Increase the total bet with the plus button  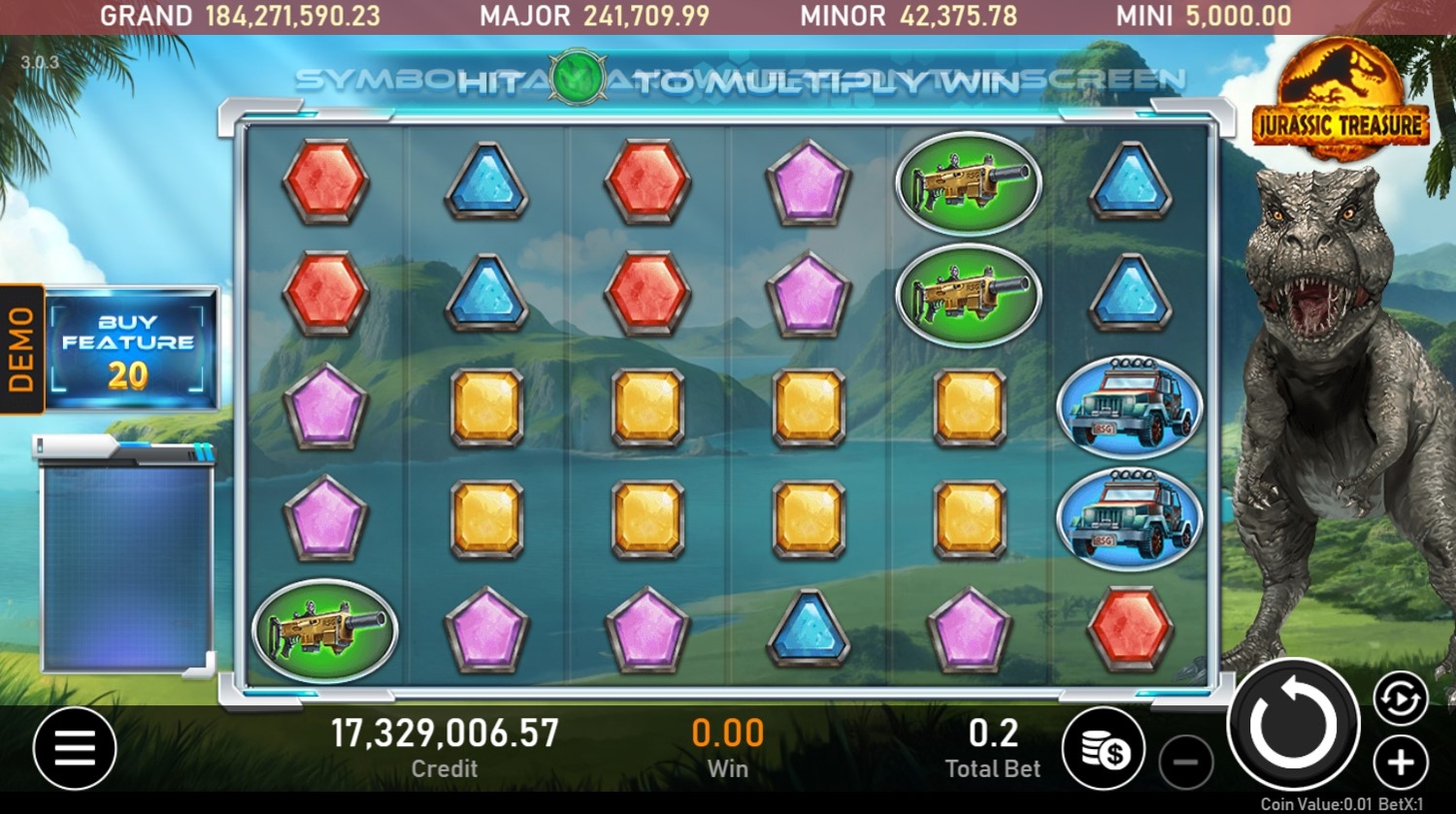1401,763
